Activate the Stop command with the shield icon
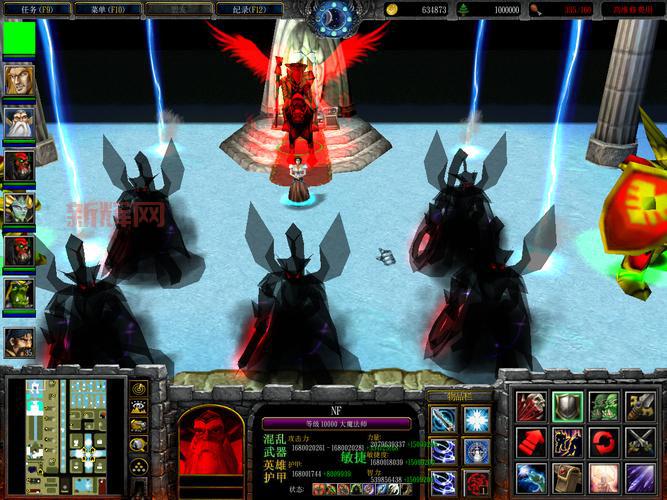Image resolution: width=667 pixels, height=500 pixels. click(x=567, y=406)
